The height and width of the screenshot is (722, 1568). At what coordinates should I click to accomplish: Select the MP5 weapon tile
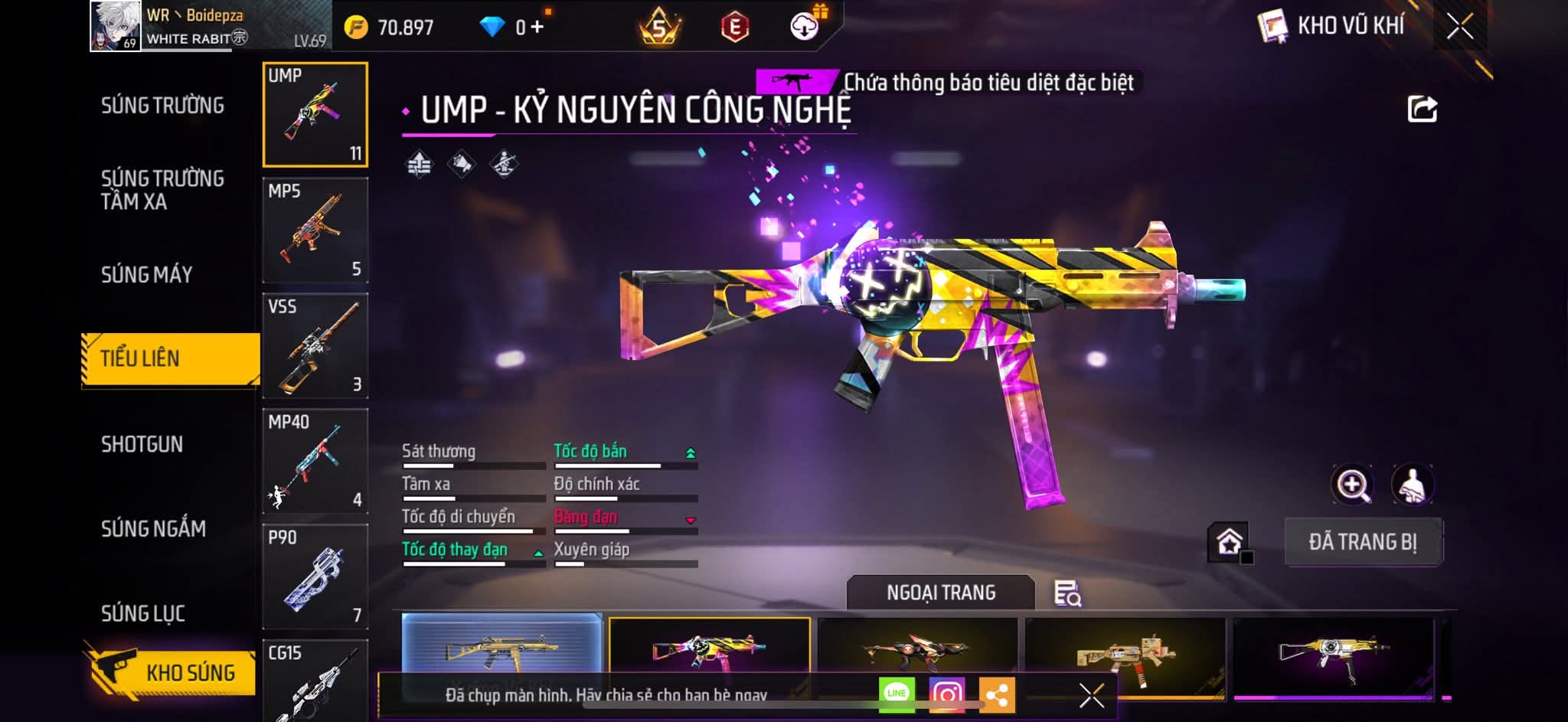point(315,230)
